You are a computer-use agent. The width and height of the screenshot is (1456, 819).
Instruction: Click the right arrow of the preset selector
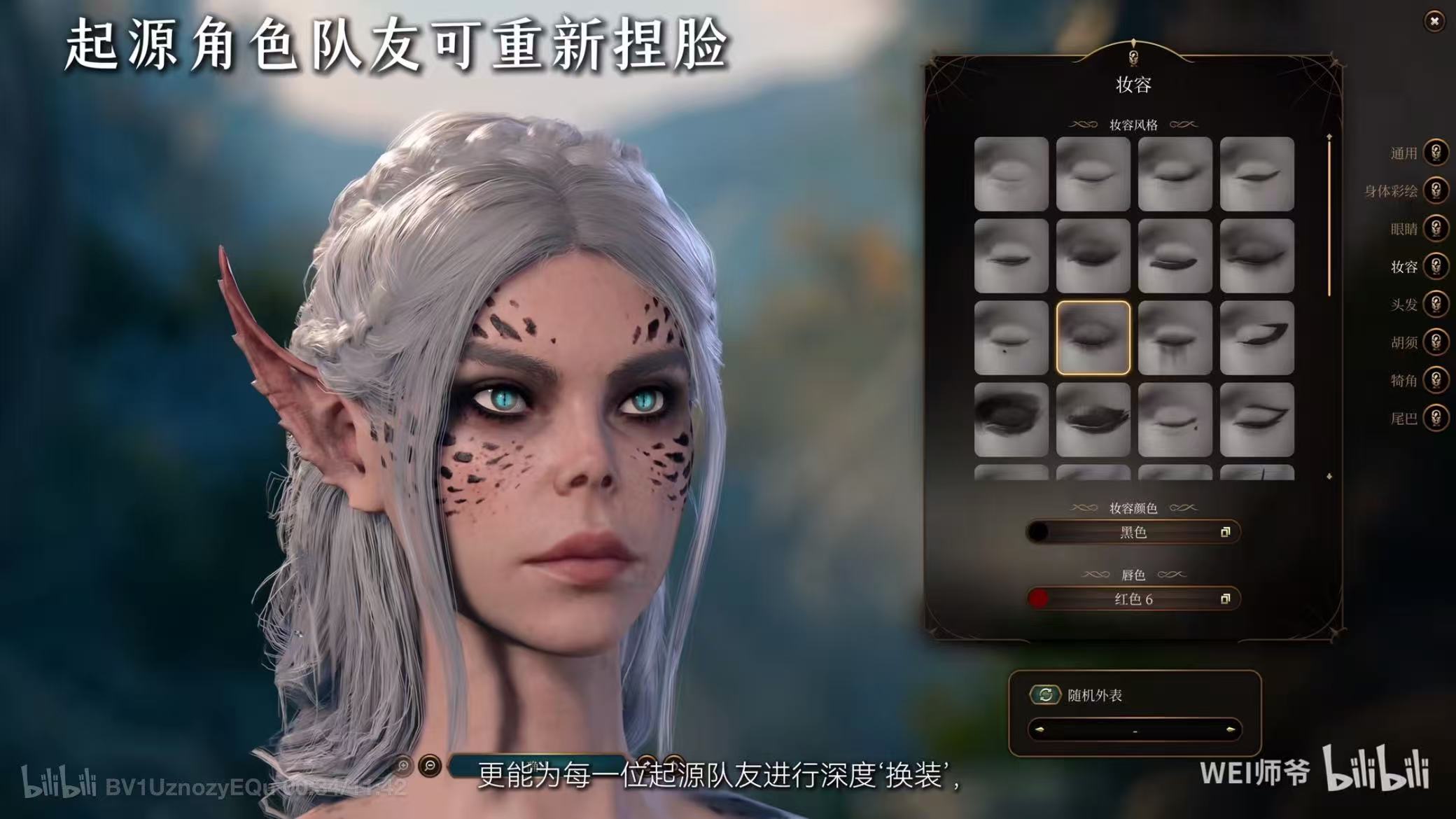tap(1230, 730)
